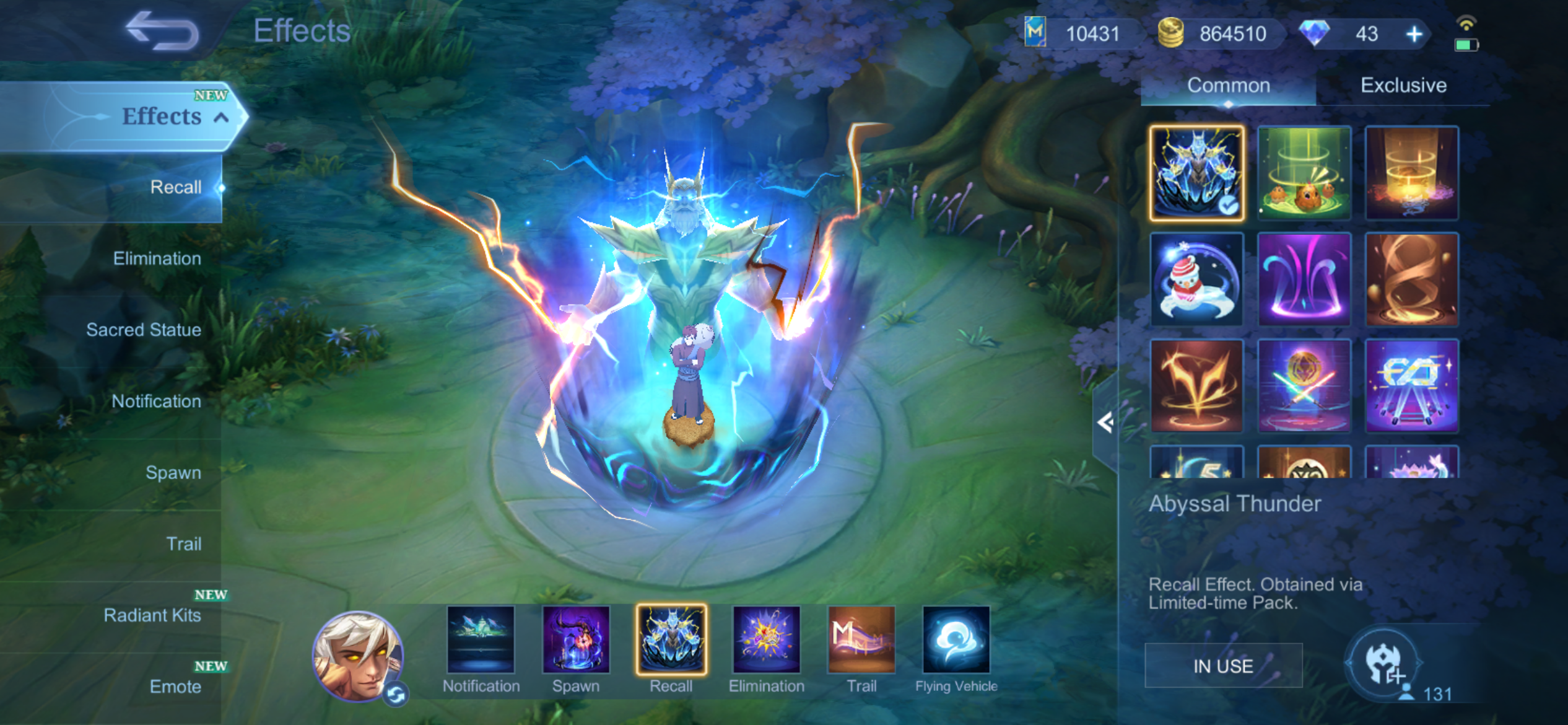Switch to the Exclusive tab
Image resolution: width=1568 pixels, height=725 pixels.
click(x=1403, y=86)
